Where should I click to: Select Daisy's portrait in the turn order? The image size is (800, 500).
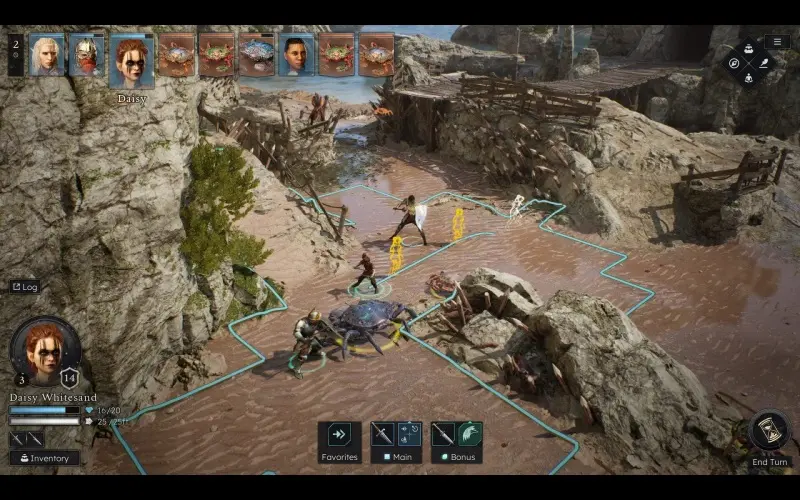pos(132,60)
